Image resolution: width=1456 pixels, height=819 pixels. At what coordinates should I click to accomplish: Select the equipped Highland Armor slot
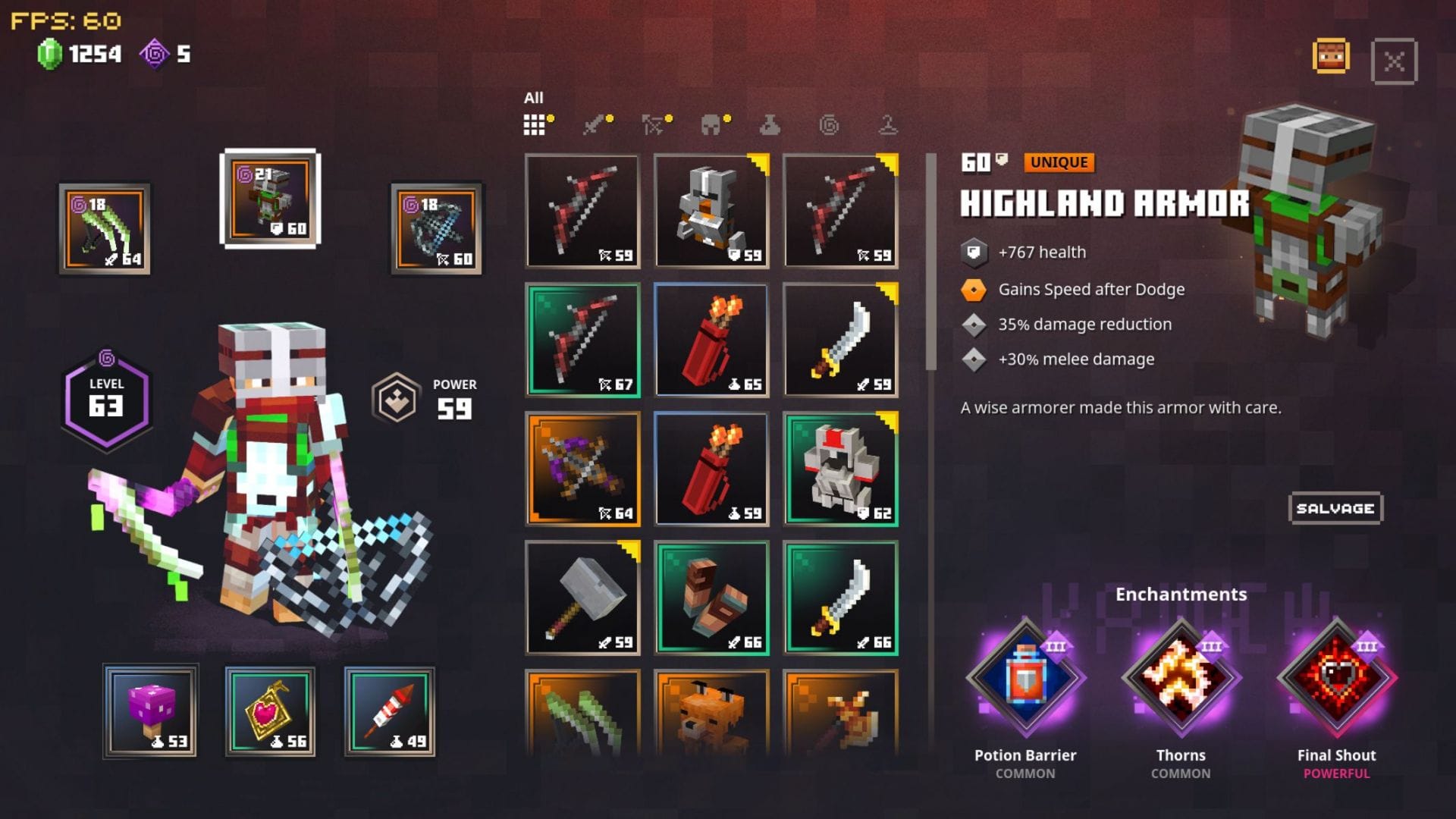pos(270,199)
